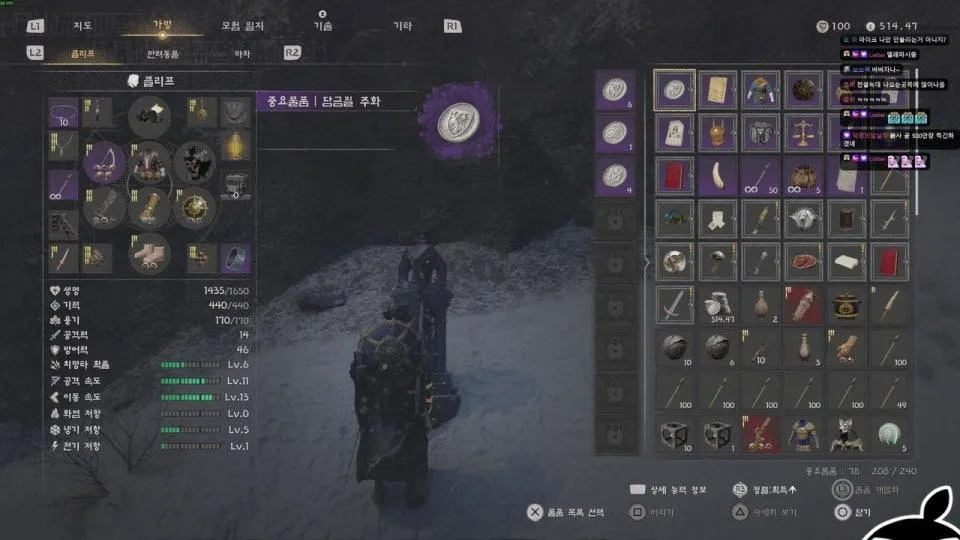Select the steel sword inventory item

675,305
